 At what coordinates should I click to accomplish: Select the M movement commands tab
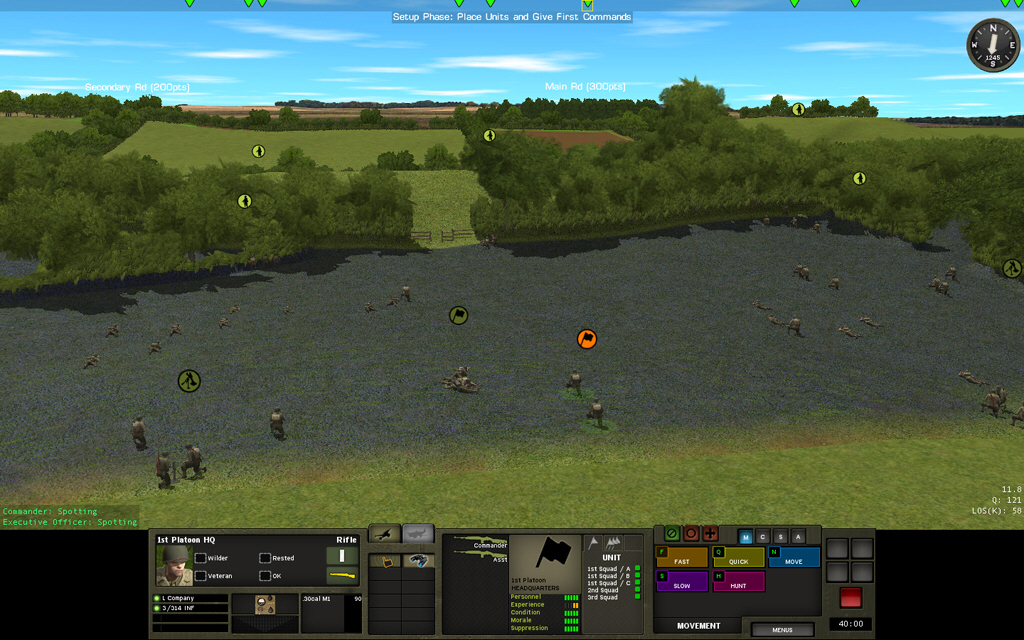point(746,537)
